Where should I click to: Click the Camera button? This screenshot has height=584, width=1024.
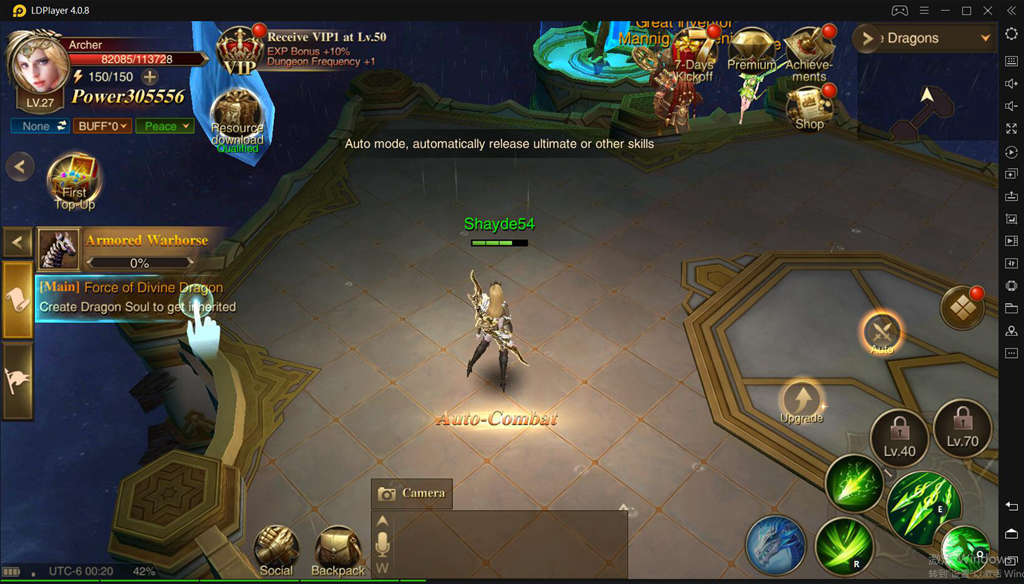[x=411, y=493]
